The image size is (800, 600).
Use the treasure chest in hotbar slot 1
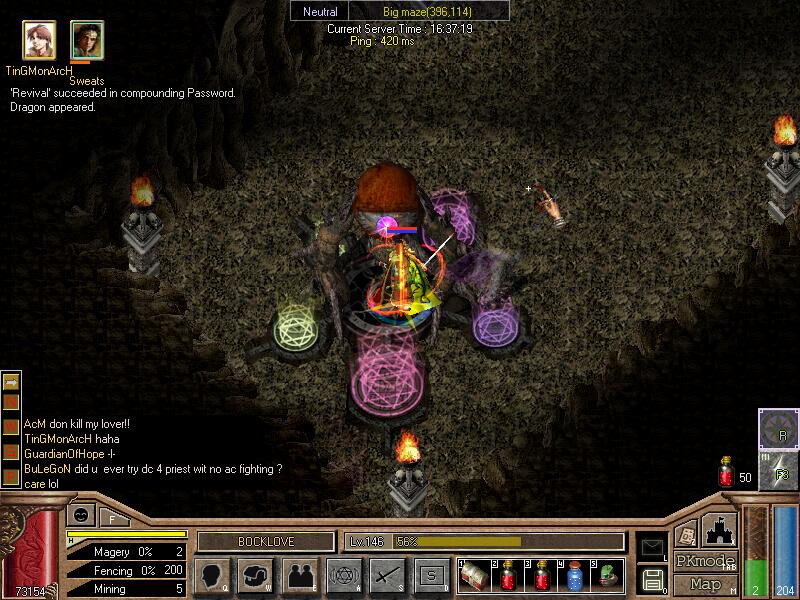tap(475, 576)
